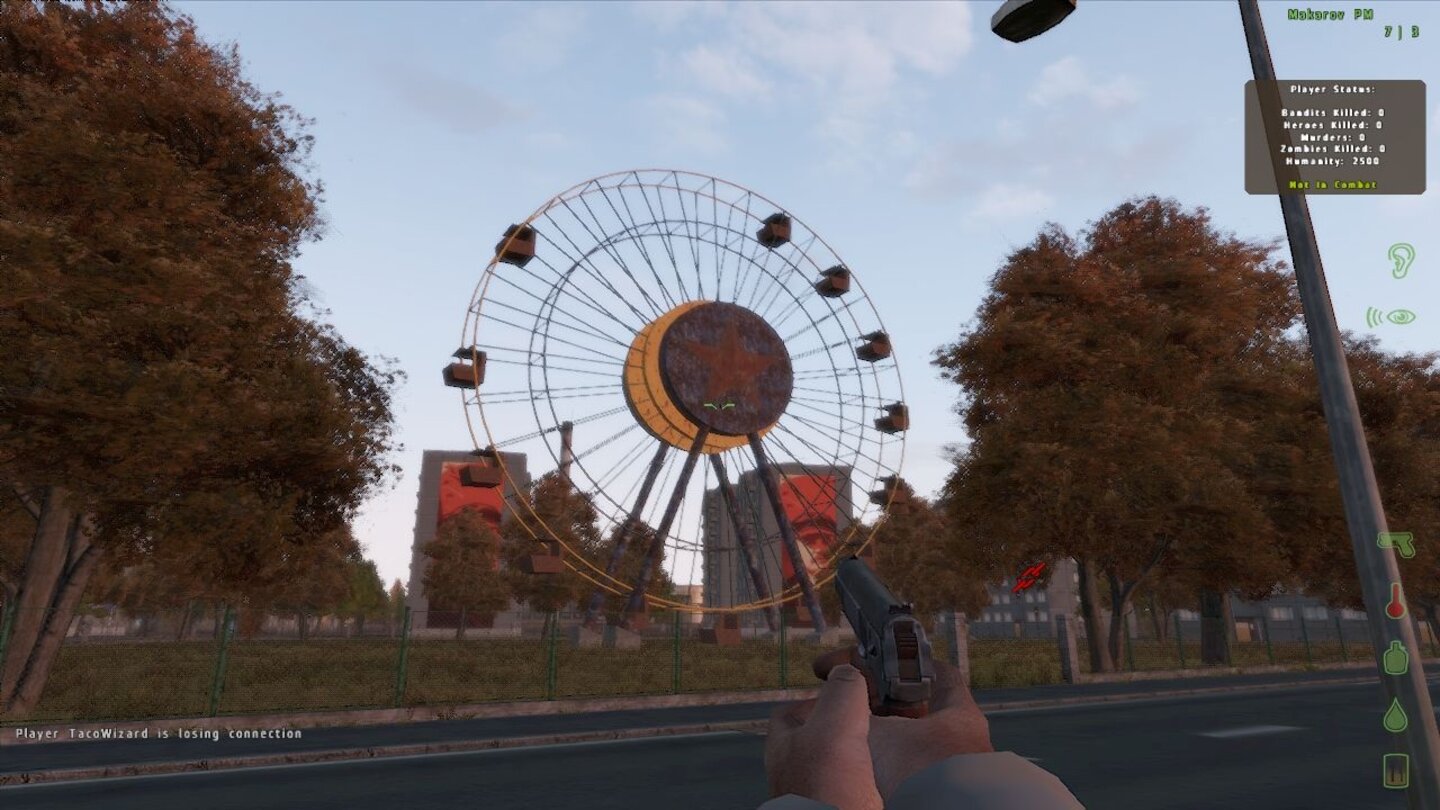Viewport: 1440px width, 810px height.
Task: Click the sound waves next to the eye icon
Action: coord(1375,317)
